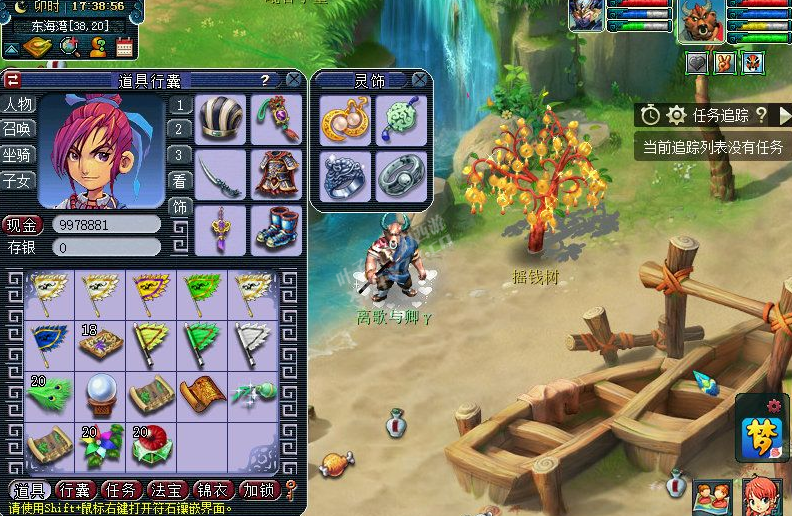This screenshot has height=516, width=792.
Task: Pick the red gem item stack
Action: [152, 443]
